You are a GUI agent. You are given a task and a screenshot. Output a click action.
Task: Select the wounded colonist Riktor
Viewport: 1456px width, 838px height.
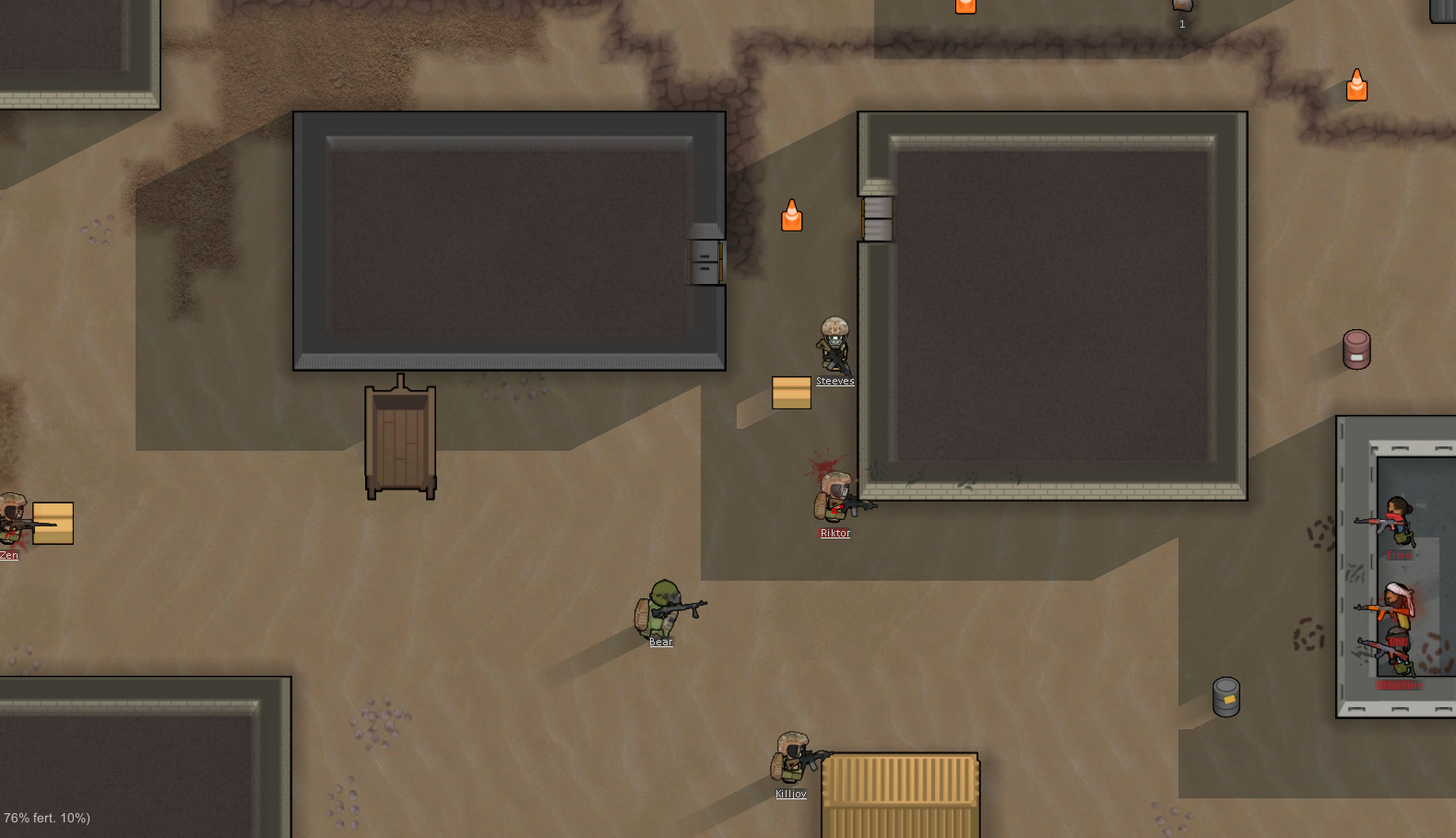point(835,498)
